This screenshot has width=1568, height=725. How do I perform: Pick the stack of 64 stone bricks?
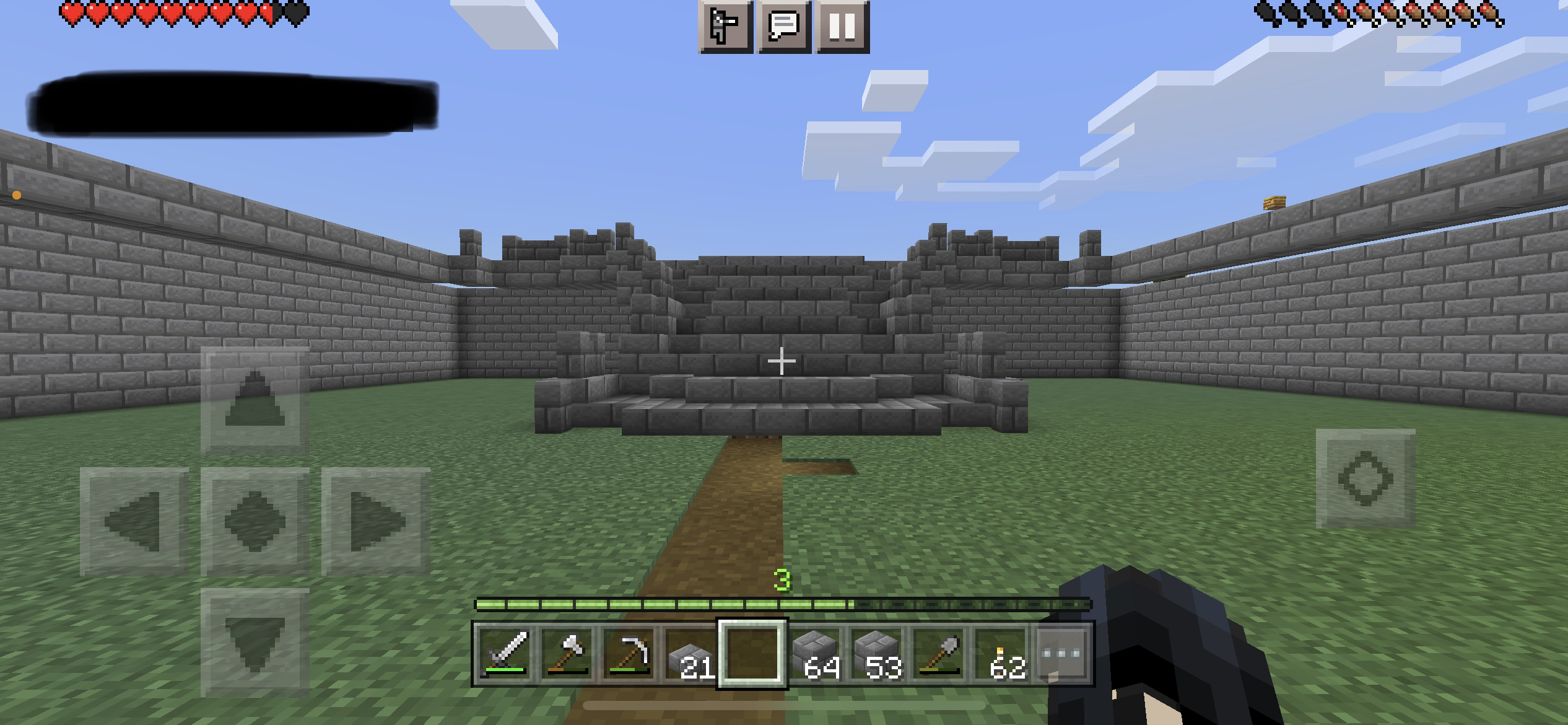coord(815,654)
